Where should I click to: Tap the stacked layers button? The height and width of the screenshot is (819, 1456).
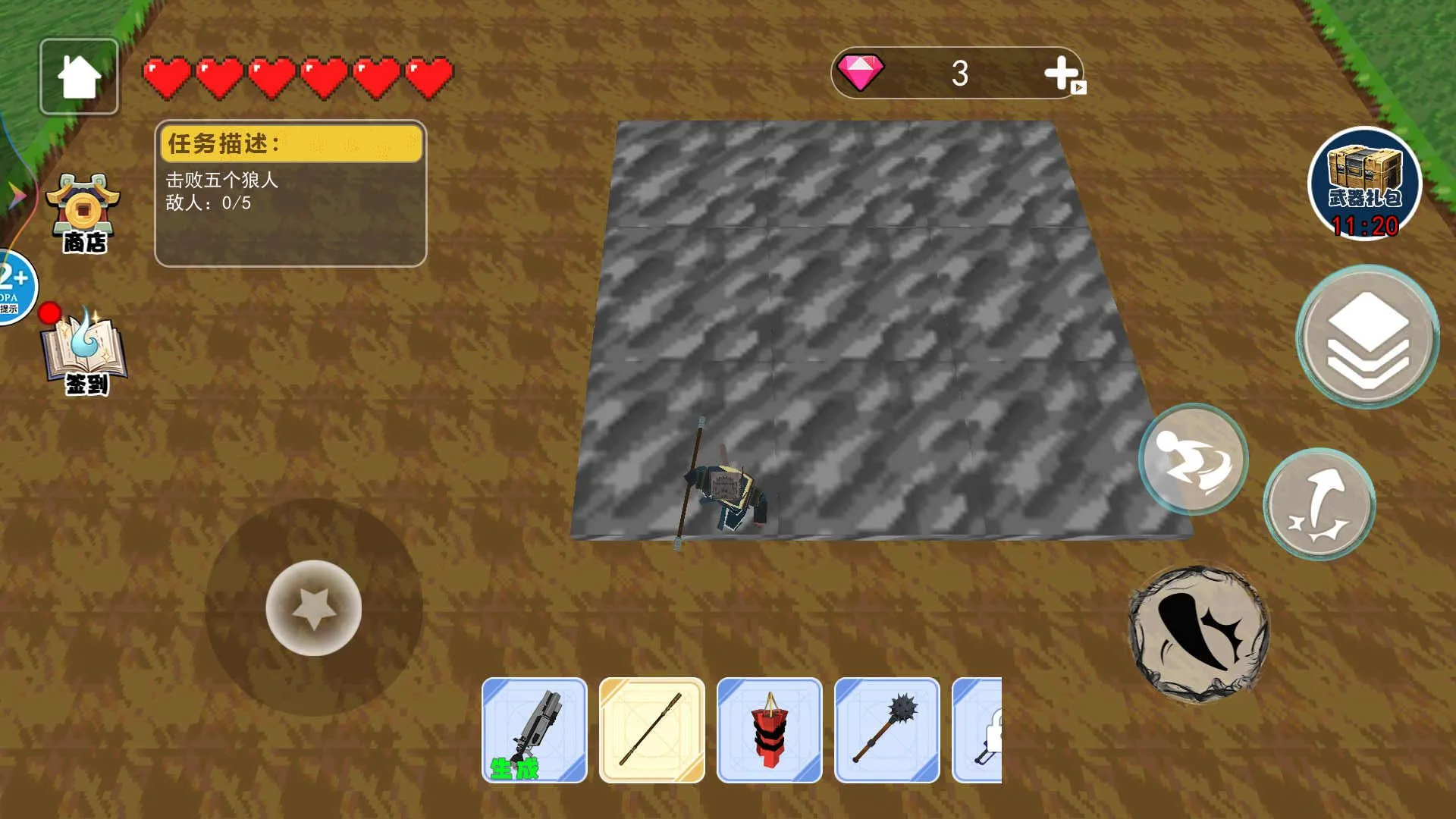pyautogui.click(x=1367, y=337)
